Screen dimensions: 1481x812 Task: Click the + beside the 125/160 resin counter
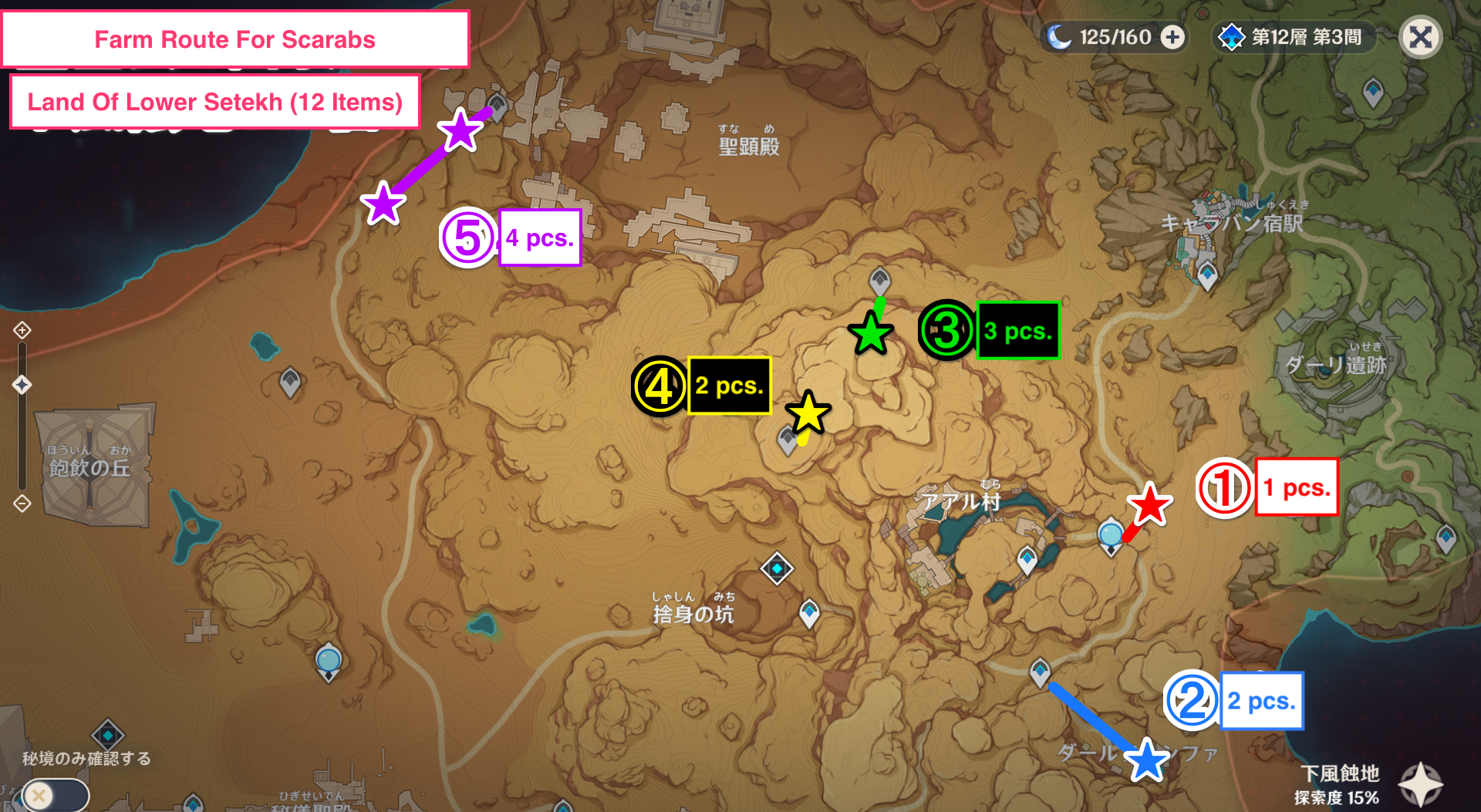(x=1169, y=35)
